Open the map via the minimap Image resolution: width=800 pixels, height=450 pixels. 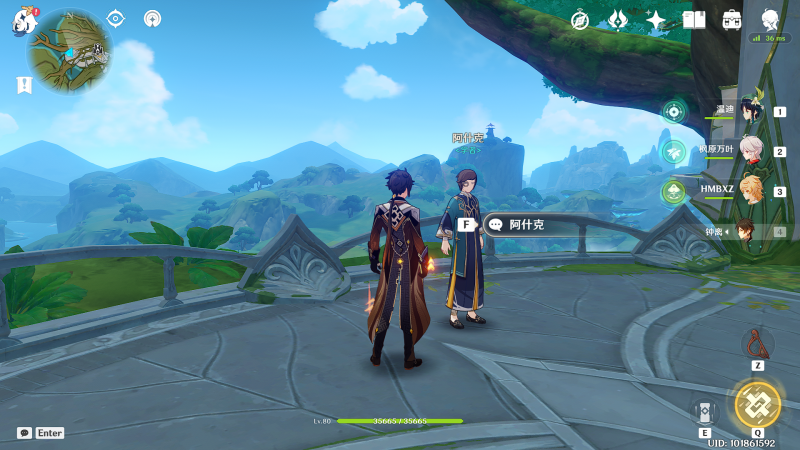click(x=69, y=50)
